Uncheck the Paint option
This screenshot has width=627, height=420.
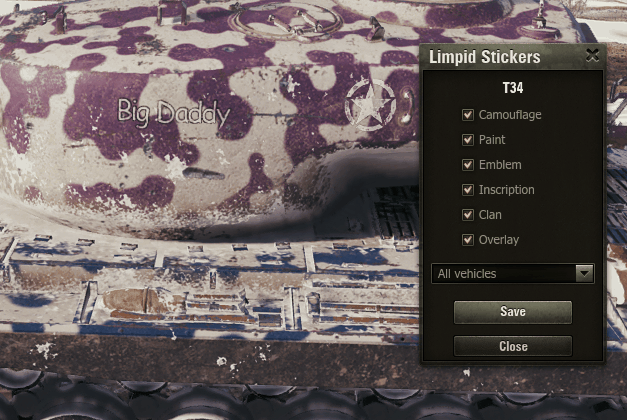[468, 140]
